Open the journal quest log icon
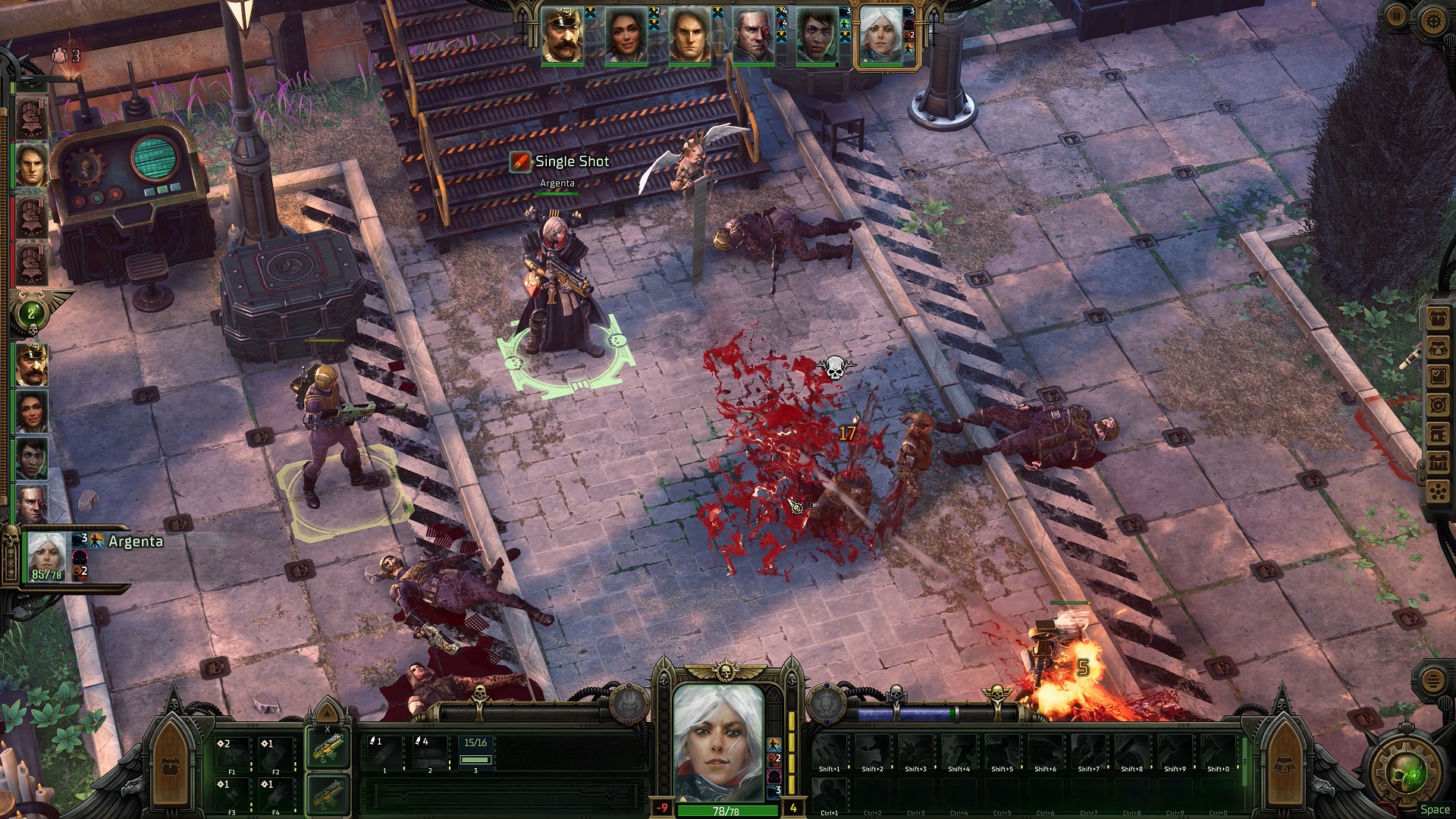1456x819 pixels. [1437, 375]
